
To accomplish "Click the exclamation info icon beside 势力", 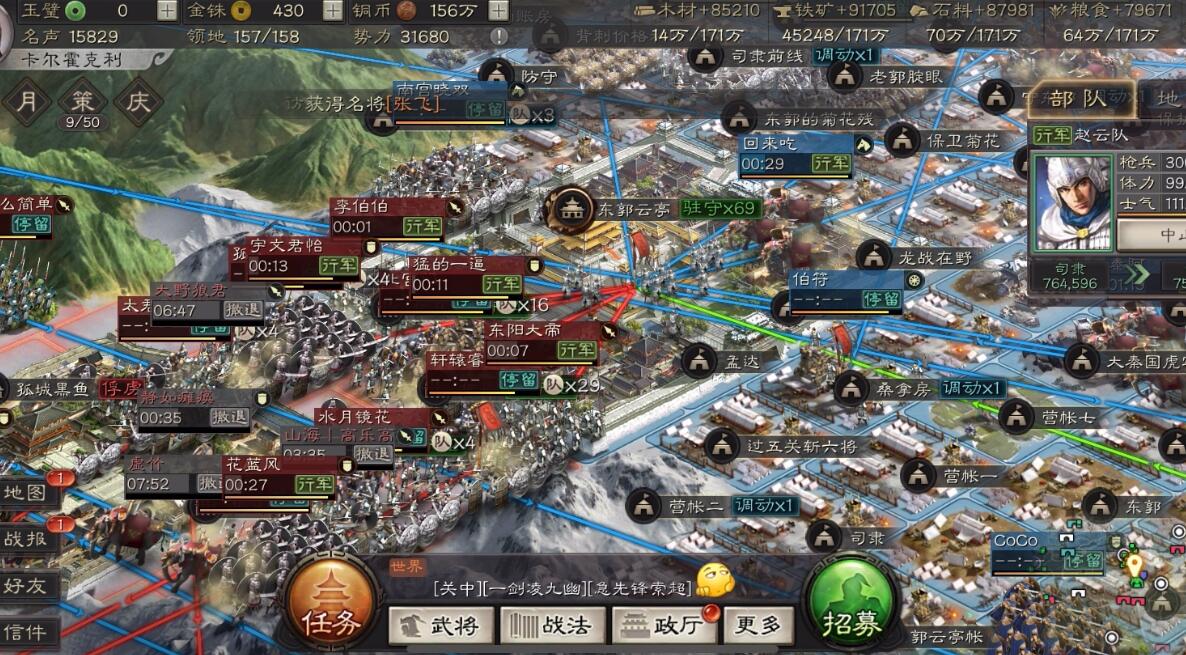I will pos(499,37).
